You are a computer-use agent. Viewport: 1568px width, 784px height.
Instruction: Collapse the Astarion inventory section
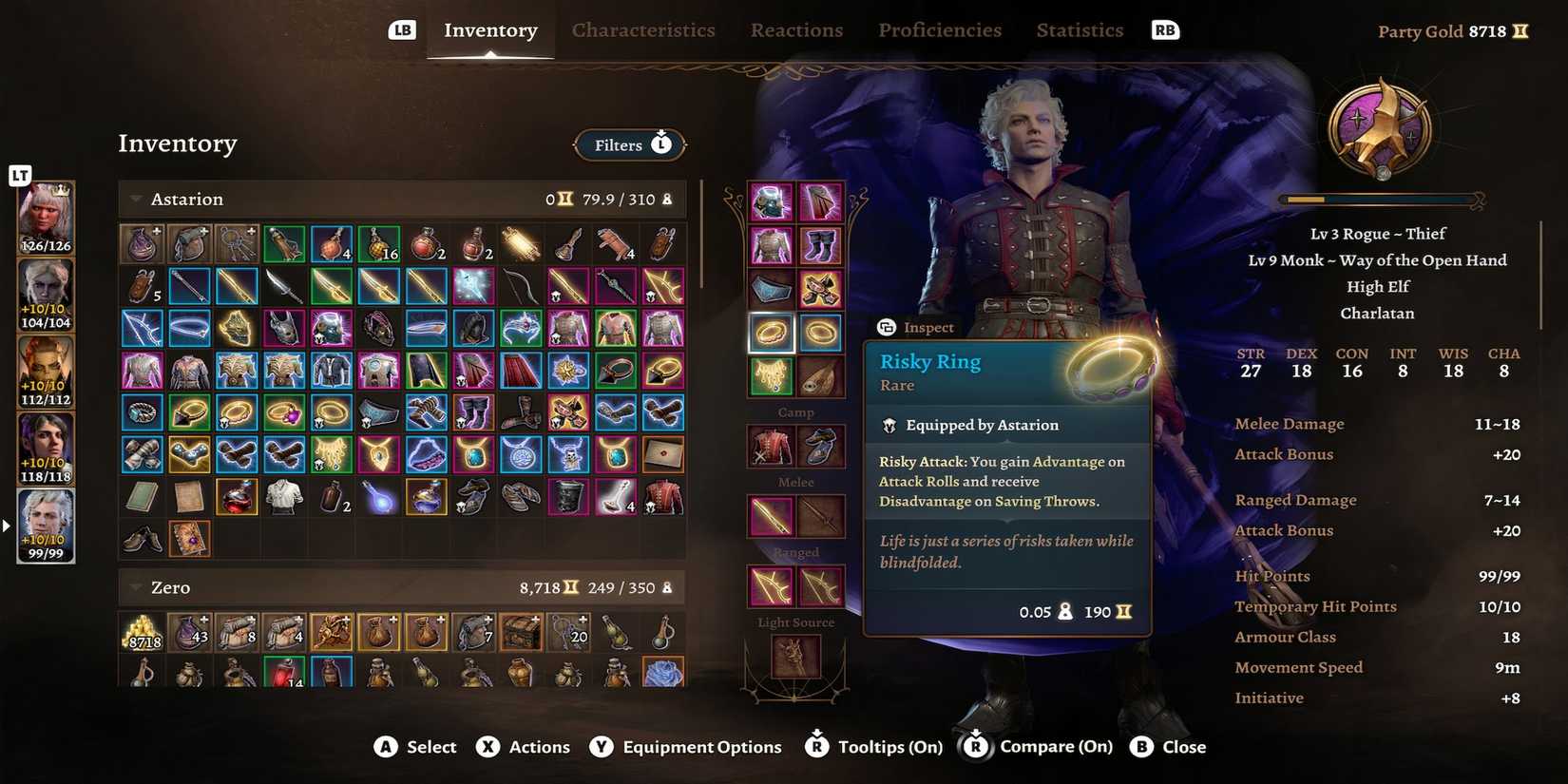136,200
